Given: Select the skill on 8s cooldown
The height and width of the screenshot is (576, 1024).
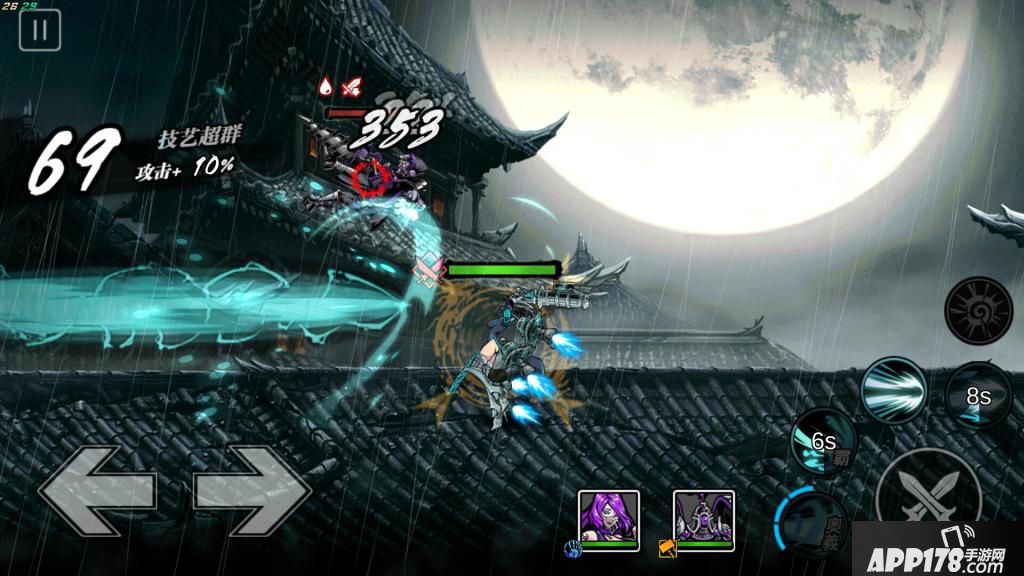Looking at the screenshot, I should (x=977, y=396).
